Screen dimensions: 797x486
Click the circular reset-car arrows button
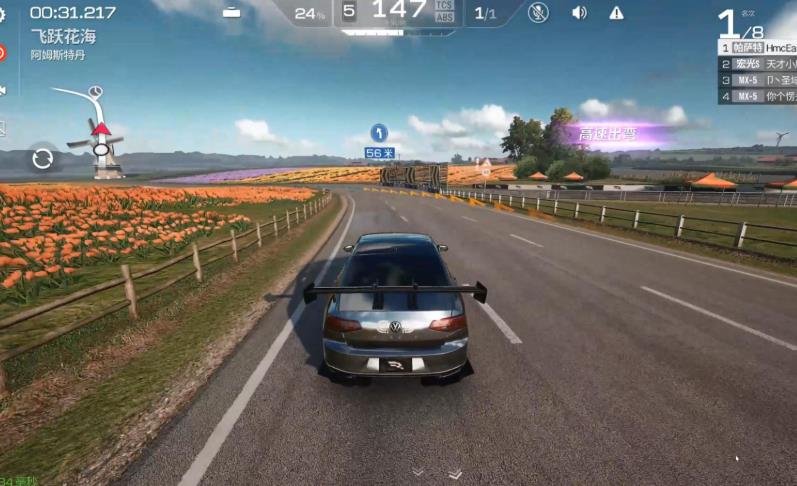tap(42, 158)
